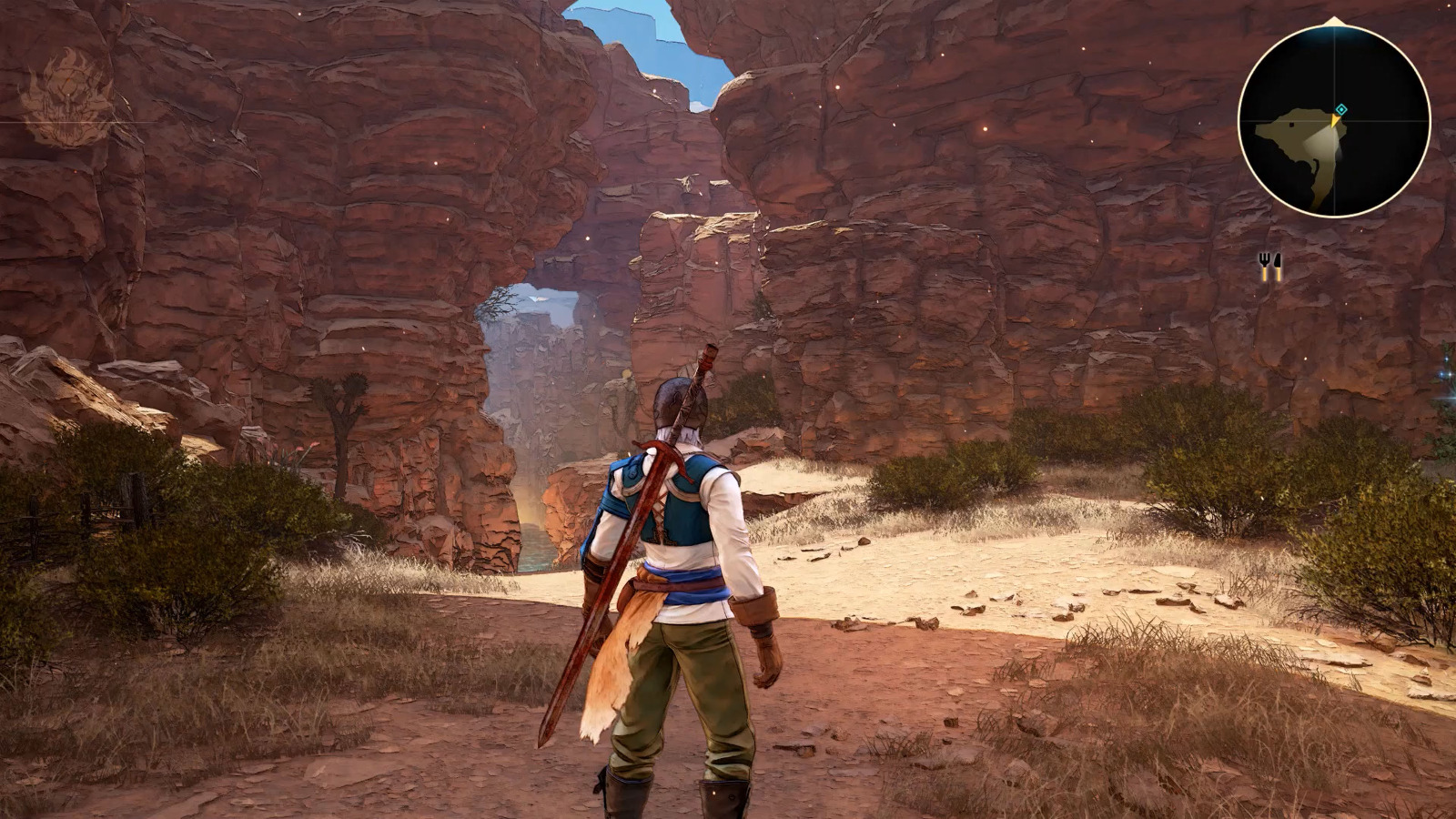This screenshot has width=1456, height=819.
Task: Click the north indicator atop the minimap
Action: 1332,20
